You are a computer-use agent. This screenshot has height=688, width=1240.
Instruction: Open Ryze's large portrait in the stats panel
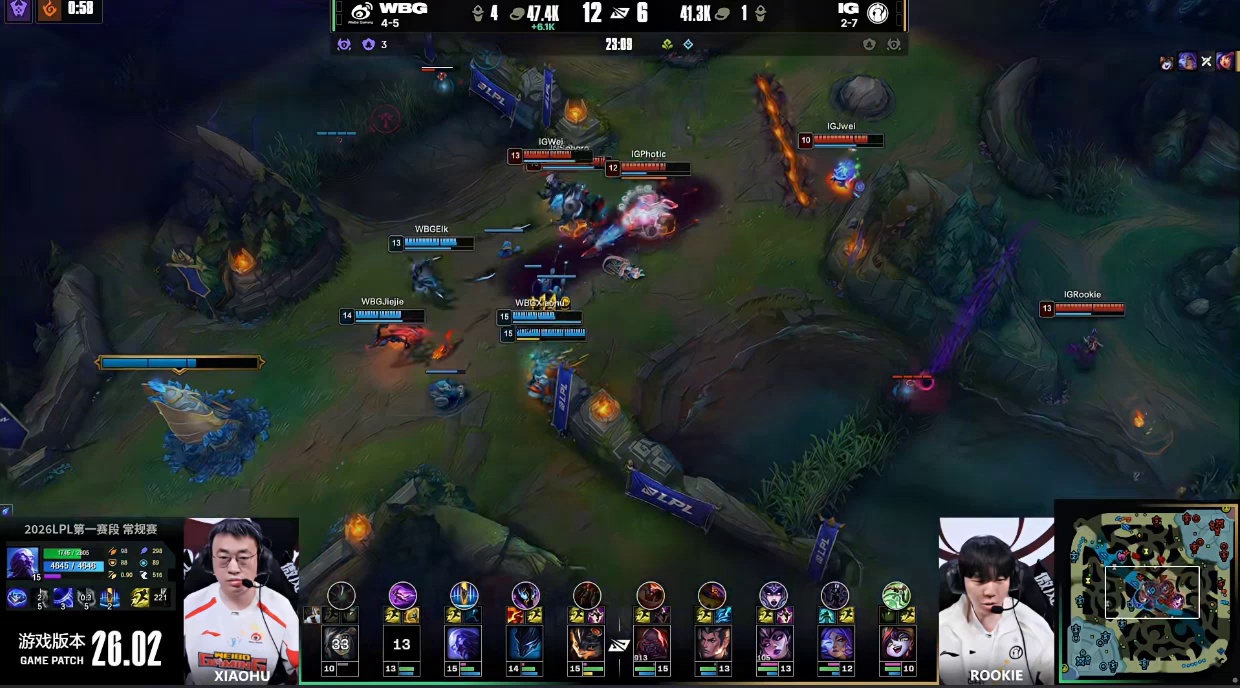pos(22,562)
